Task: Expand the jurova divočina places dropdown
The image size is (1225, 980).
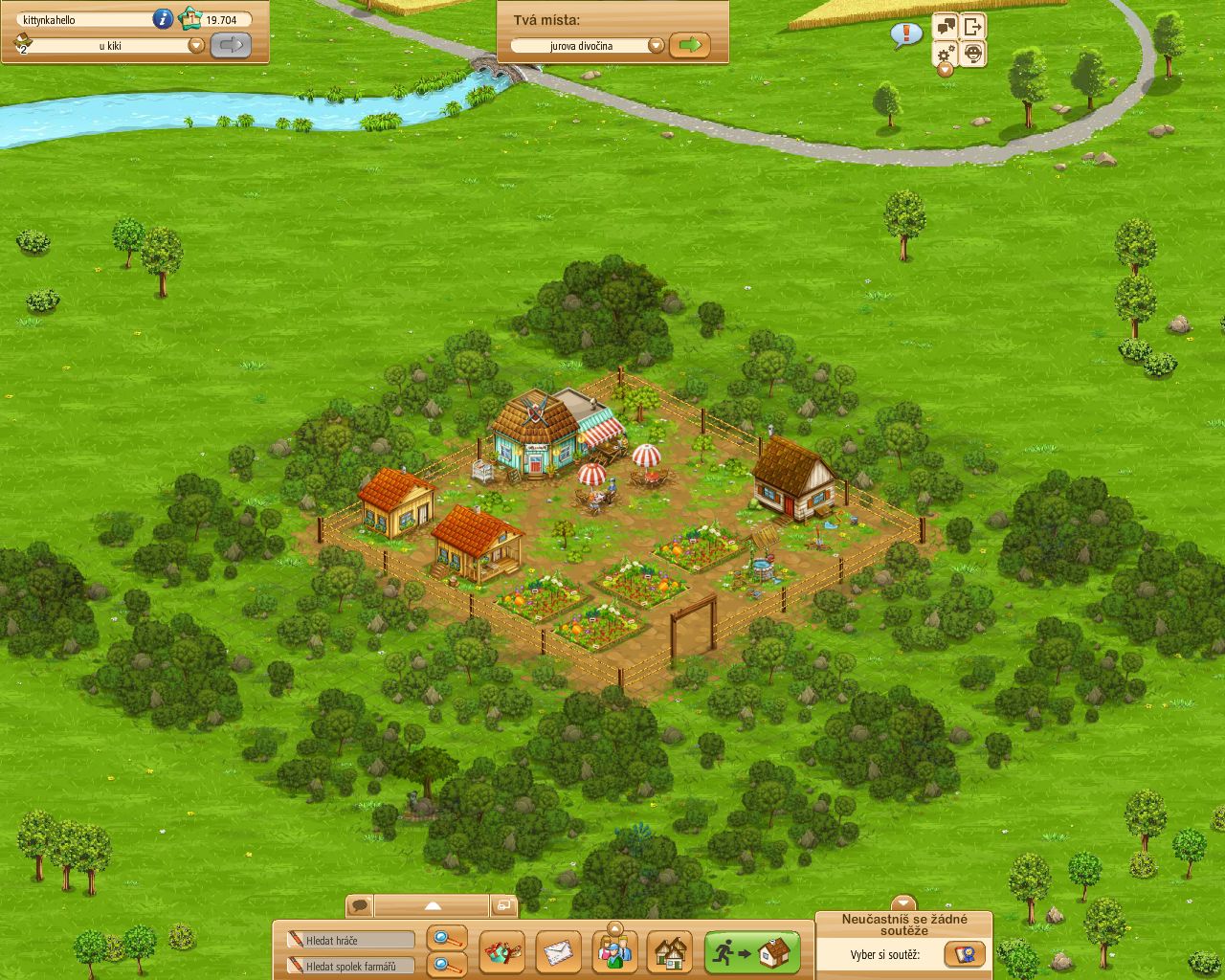Action: [657, 44]
